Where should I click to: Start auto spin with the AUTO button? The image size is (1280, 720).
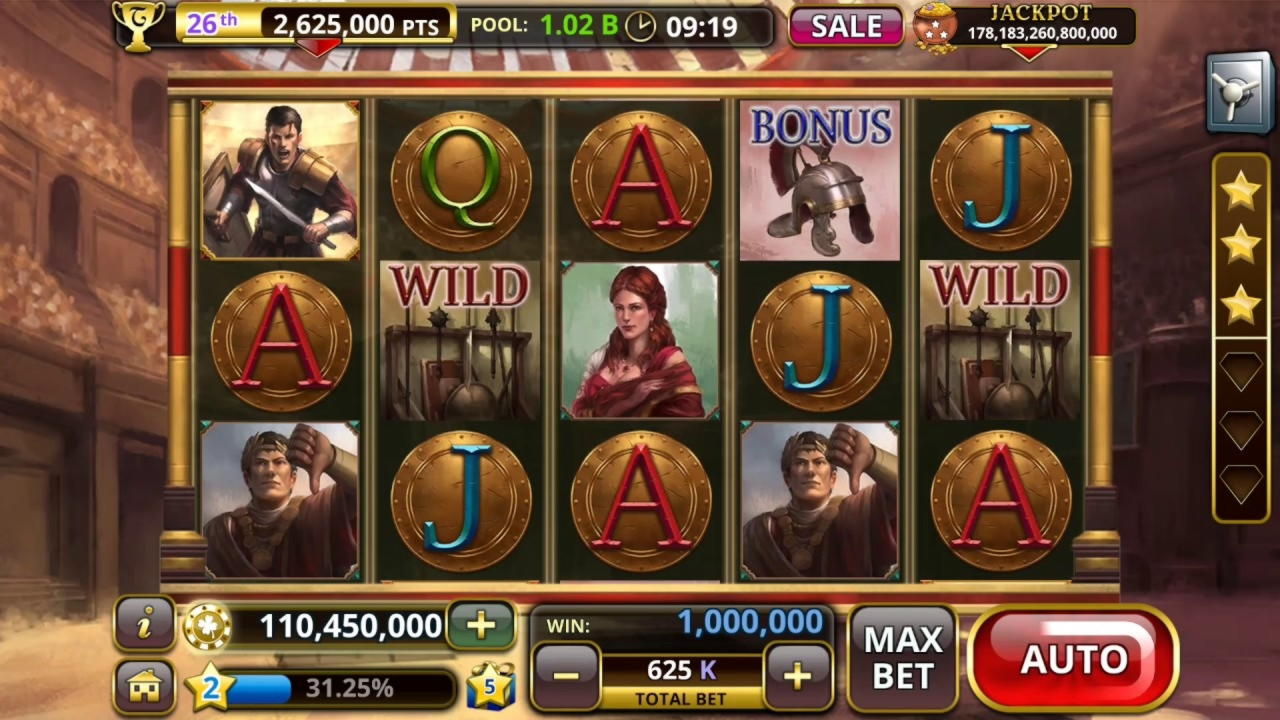[1072, 658]
